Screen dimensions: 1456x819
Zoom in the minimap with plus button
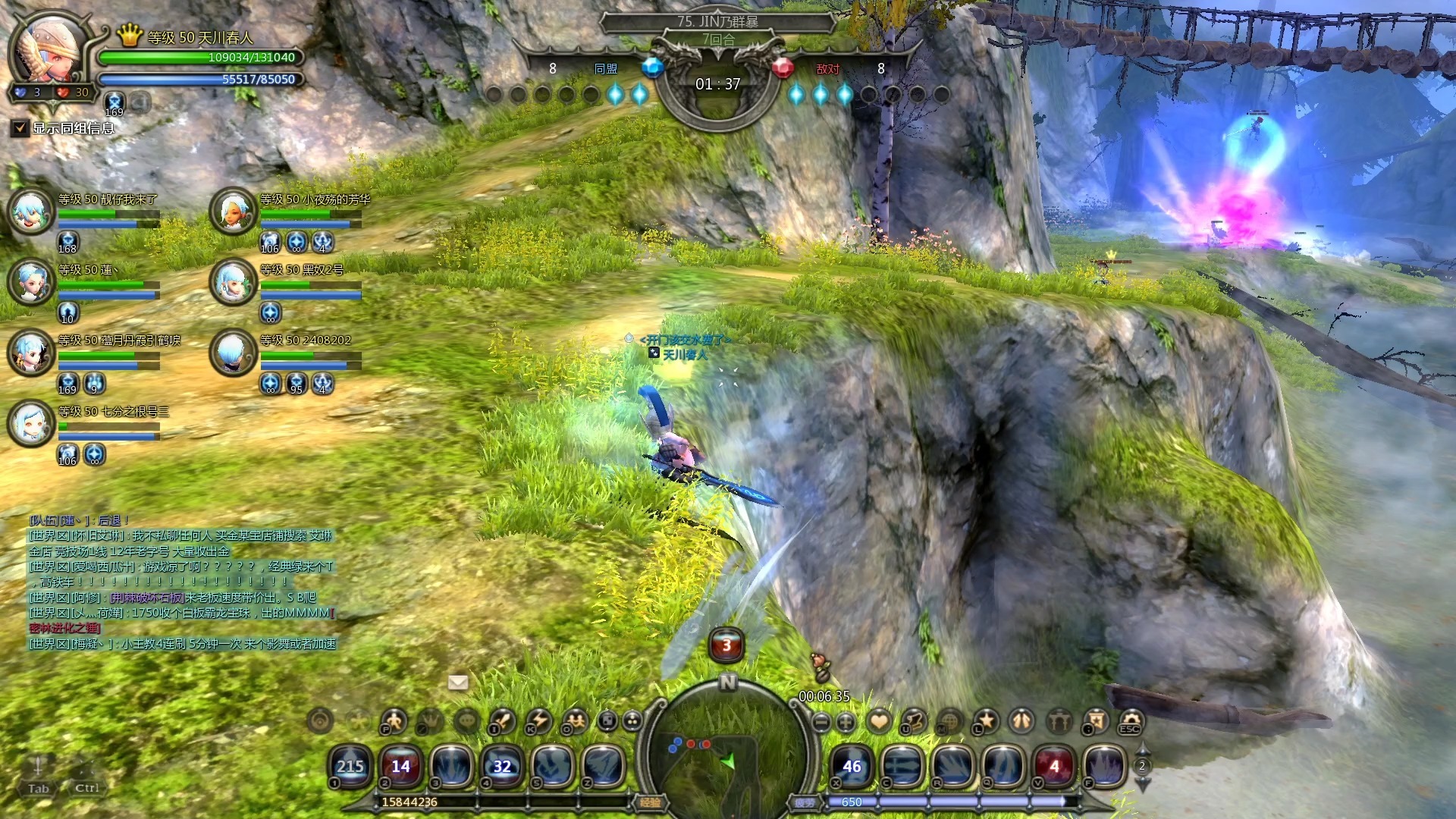click(846, 722)
